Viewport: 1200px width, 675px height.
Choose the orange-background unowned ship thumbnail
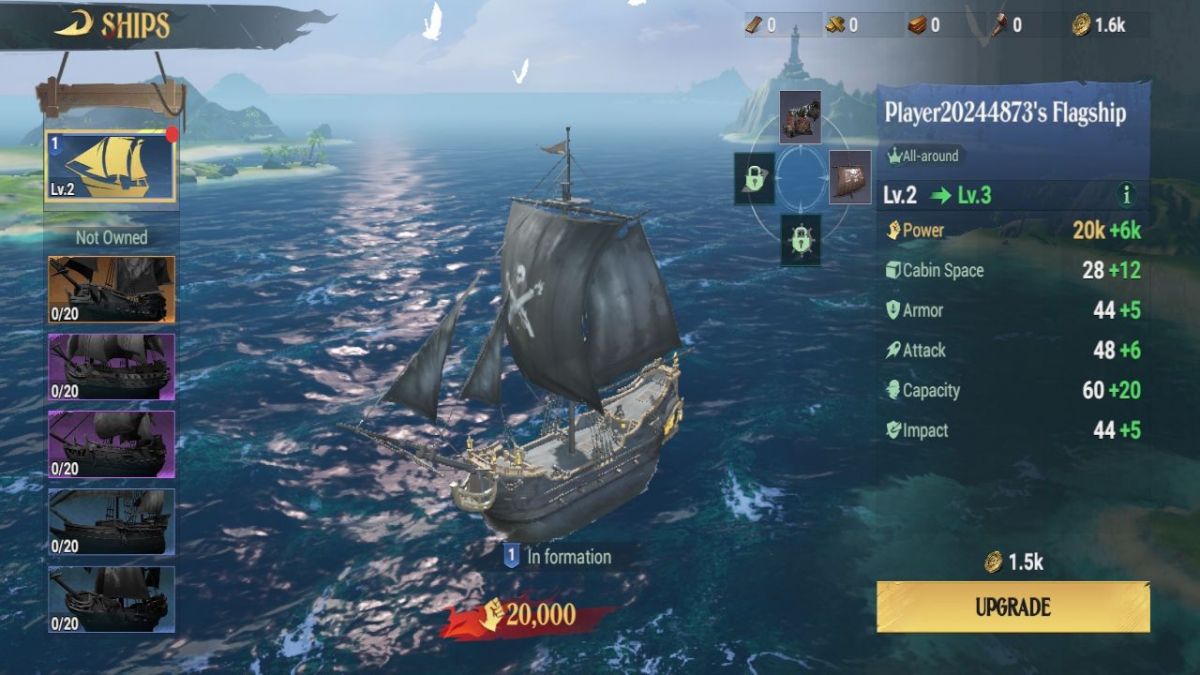111,290
